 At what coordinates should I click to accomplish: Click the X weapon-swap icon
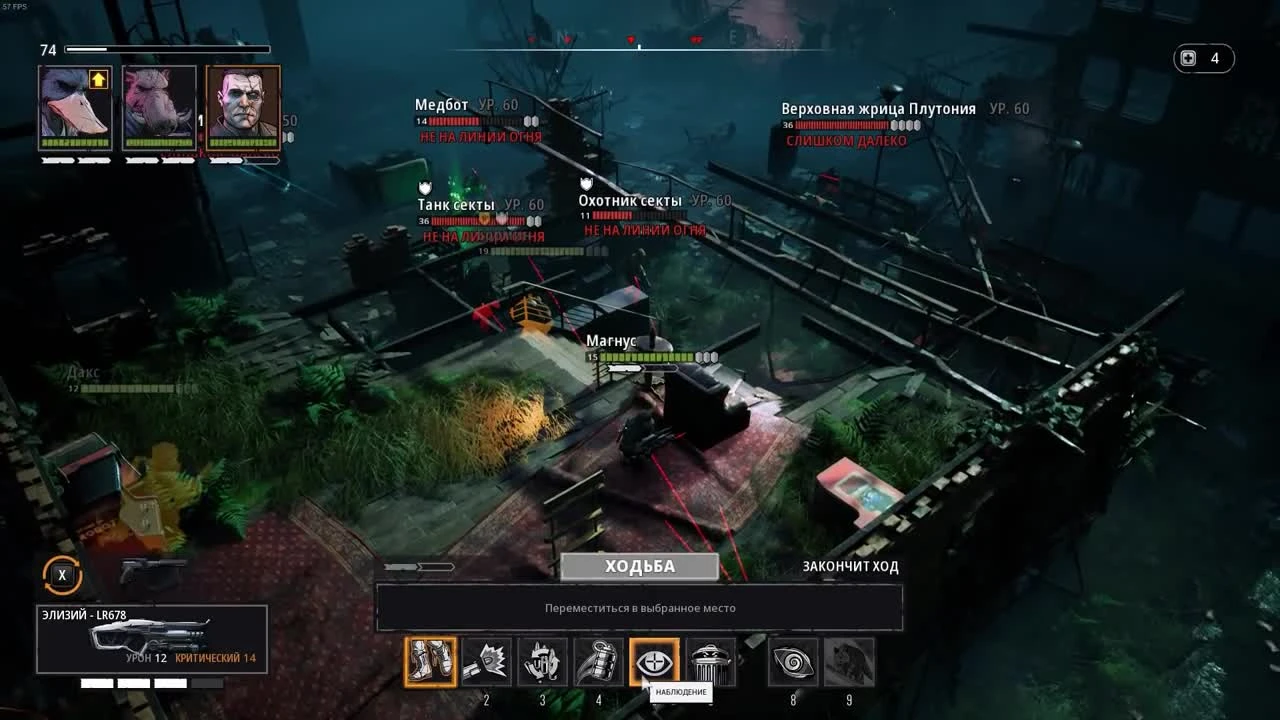pos(63,574)
